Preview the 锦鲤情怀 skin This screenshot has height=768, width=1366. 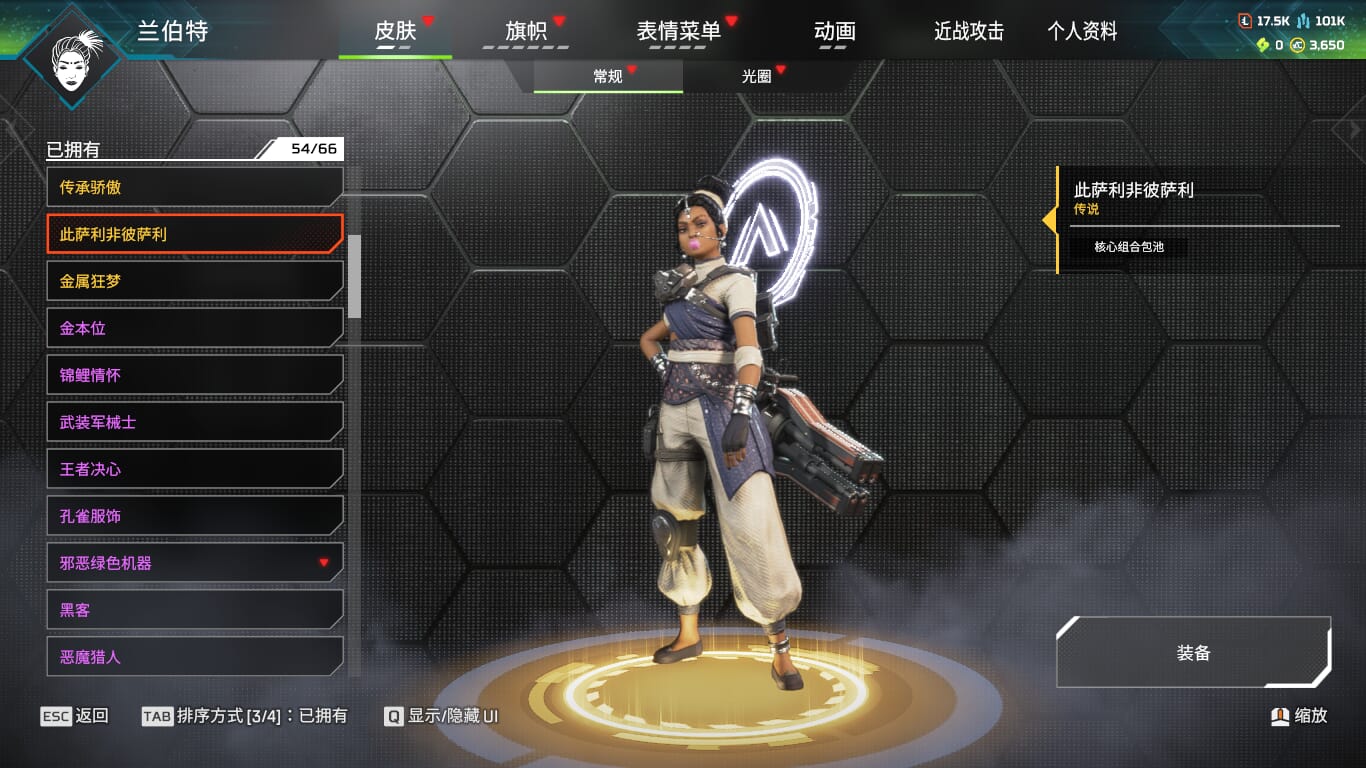pos(195,375)
